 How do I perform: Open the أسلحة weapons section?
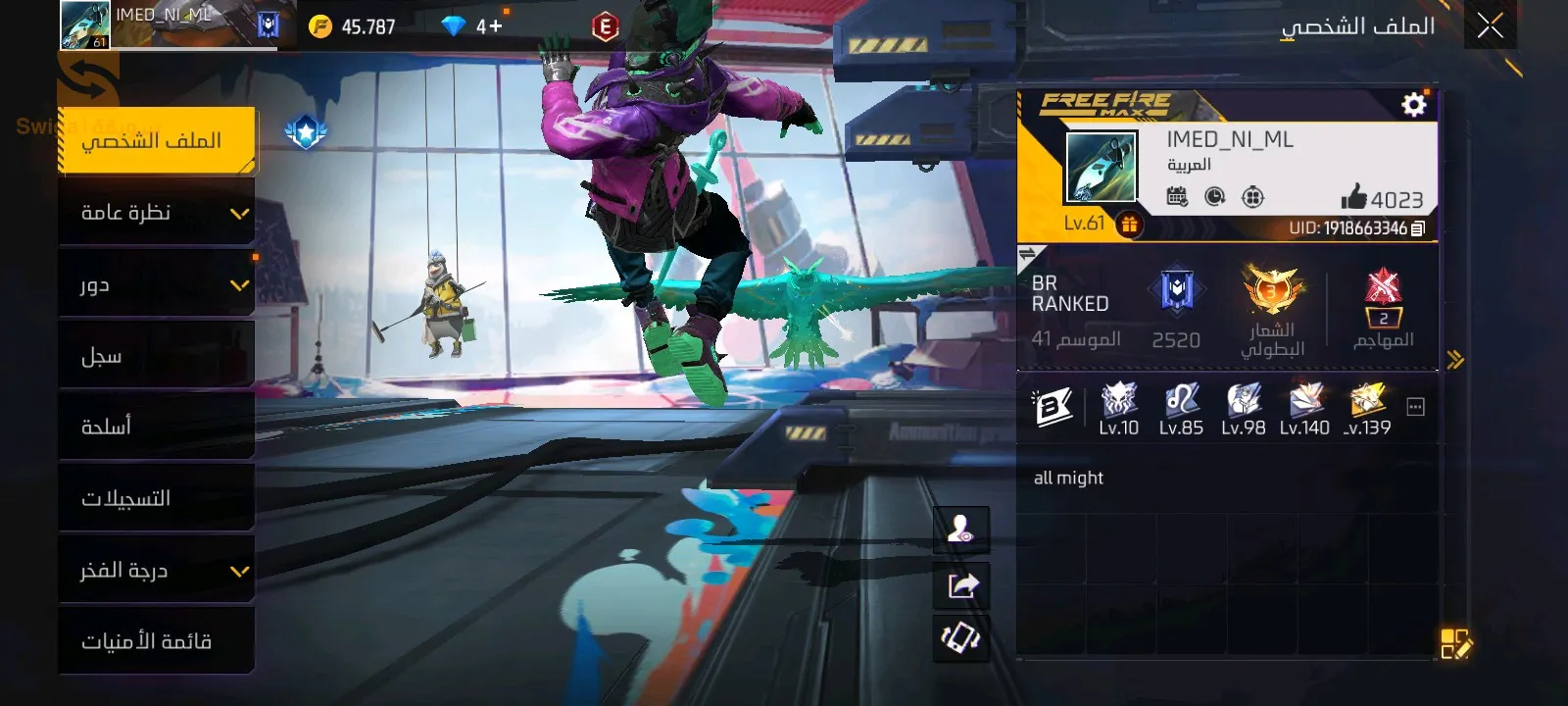tap(157, 427)
